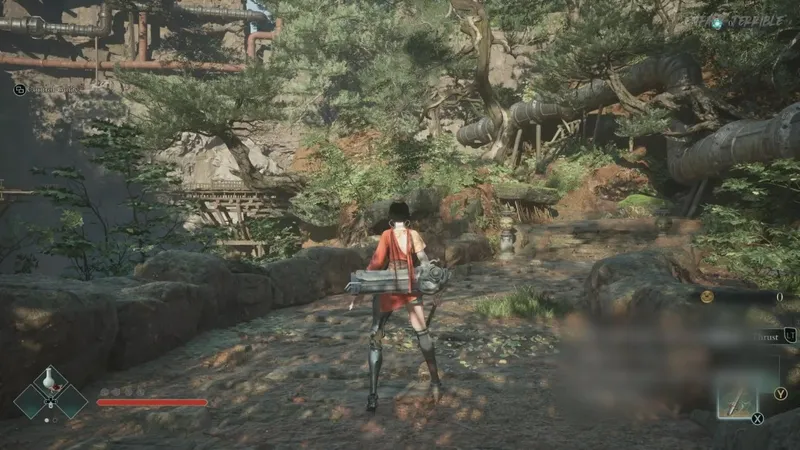The width and height of the screenshot is (800, 450).
Task: Select the equipped sword weapon slot
Action: (x=737, y=403)
